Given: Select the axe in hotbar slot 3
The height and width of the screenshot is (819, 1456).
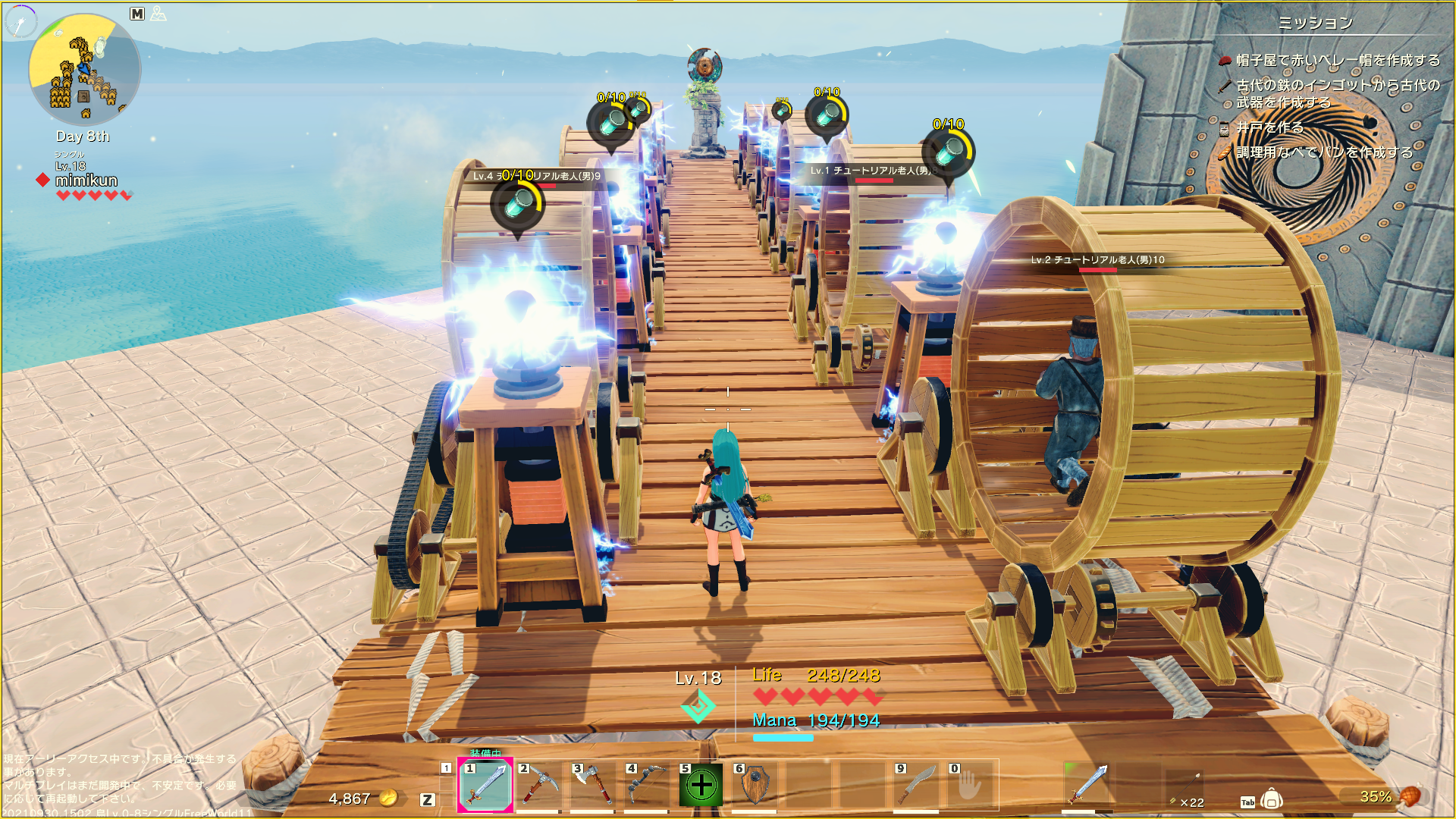Looking at the screenshot, I should click(593, 786).
